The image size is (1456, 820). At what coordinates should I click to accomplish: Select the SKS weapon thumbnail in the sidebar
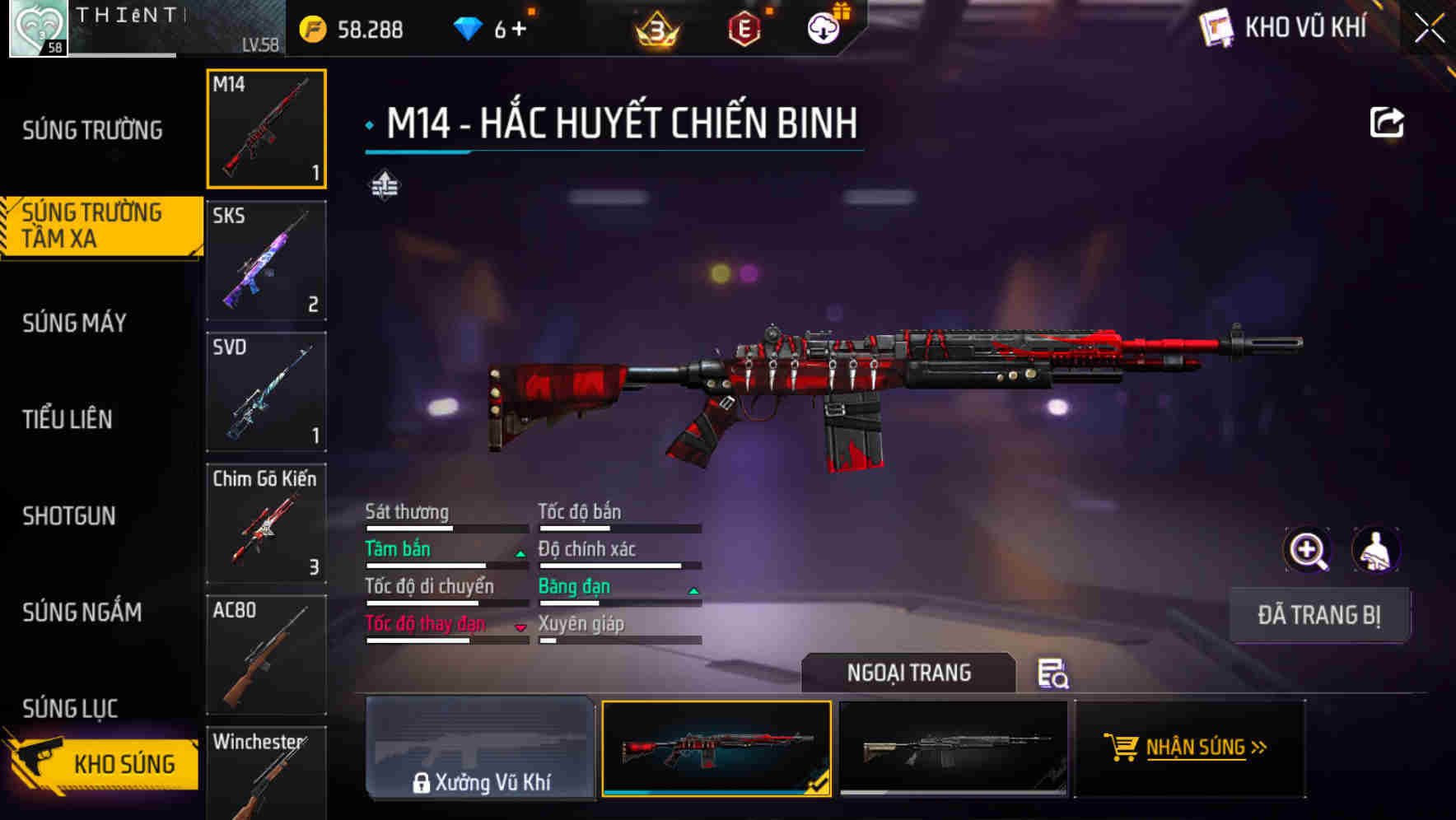coord(265,260)
